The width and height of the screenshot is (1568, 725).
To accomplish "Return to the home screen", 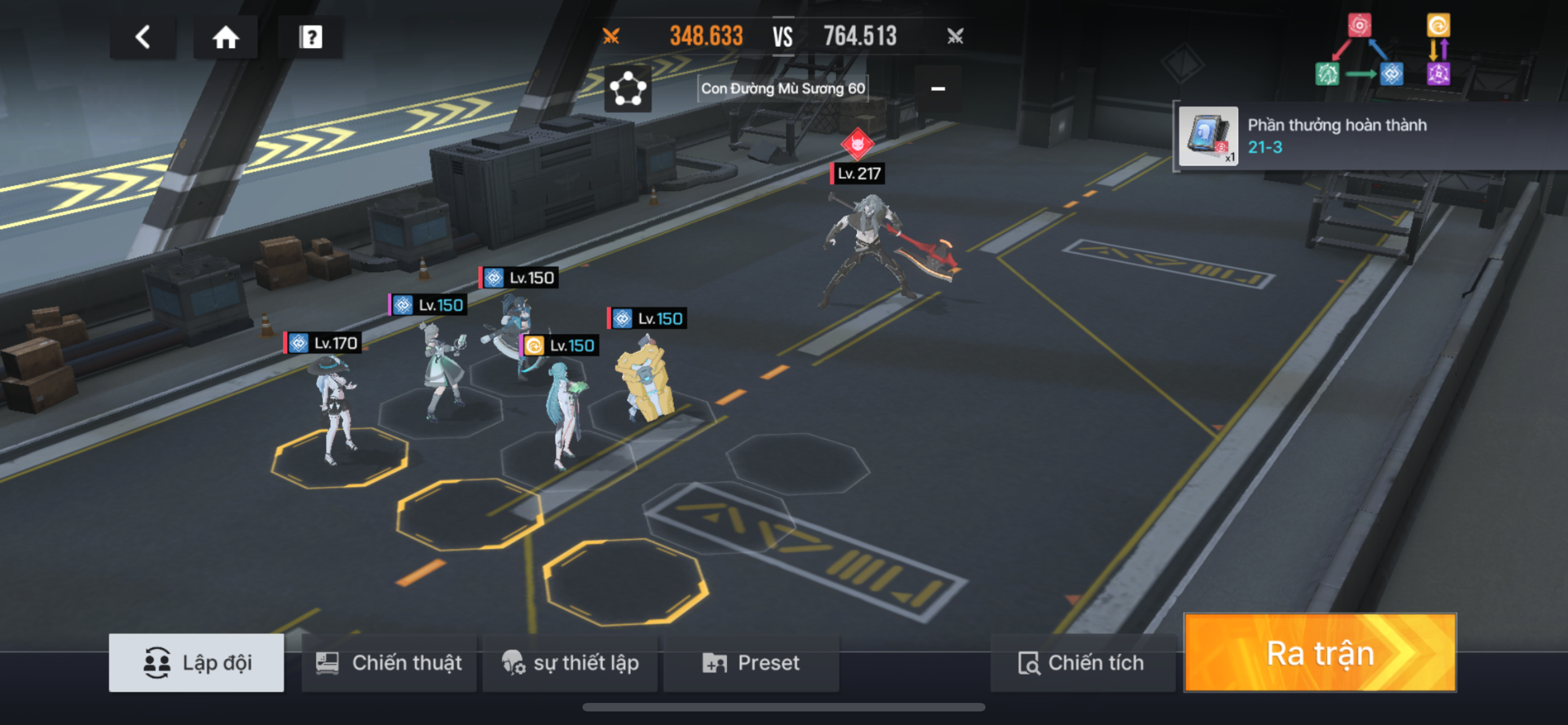I will pos(225,37).
